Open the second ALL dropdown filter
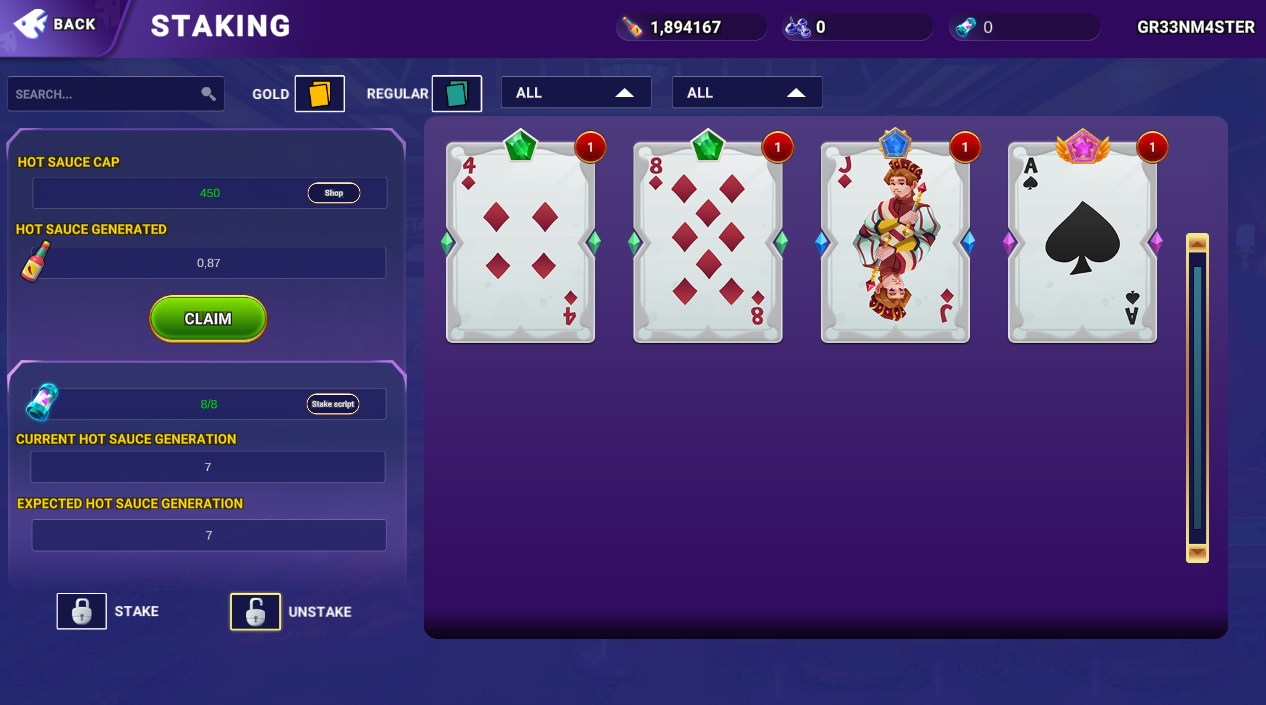The image size is (1266, 705). [x=747, y=93]
